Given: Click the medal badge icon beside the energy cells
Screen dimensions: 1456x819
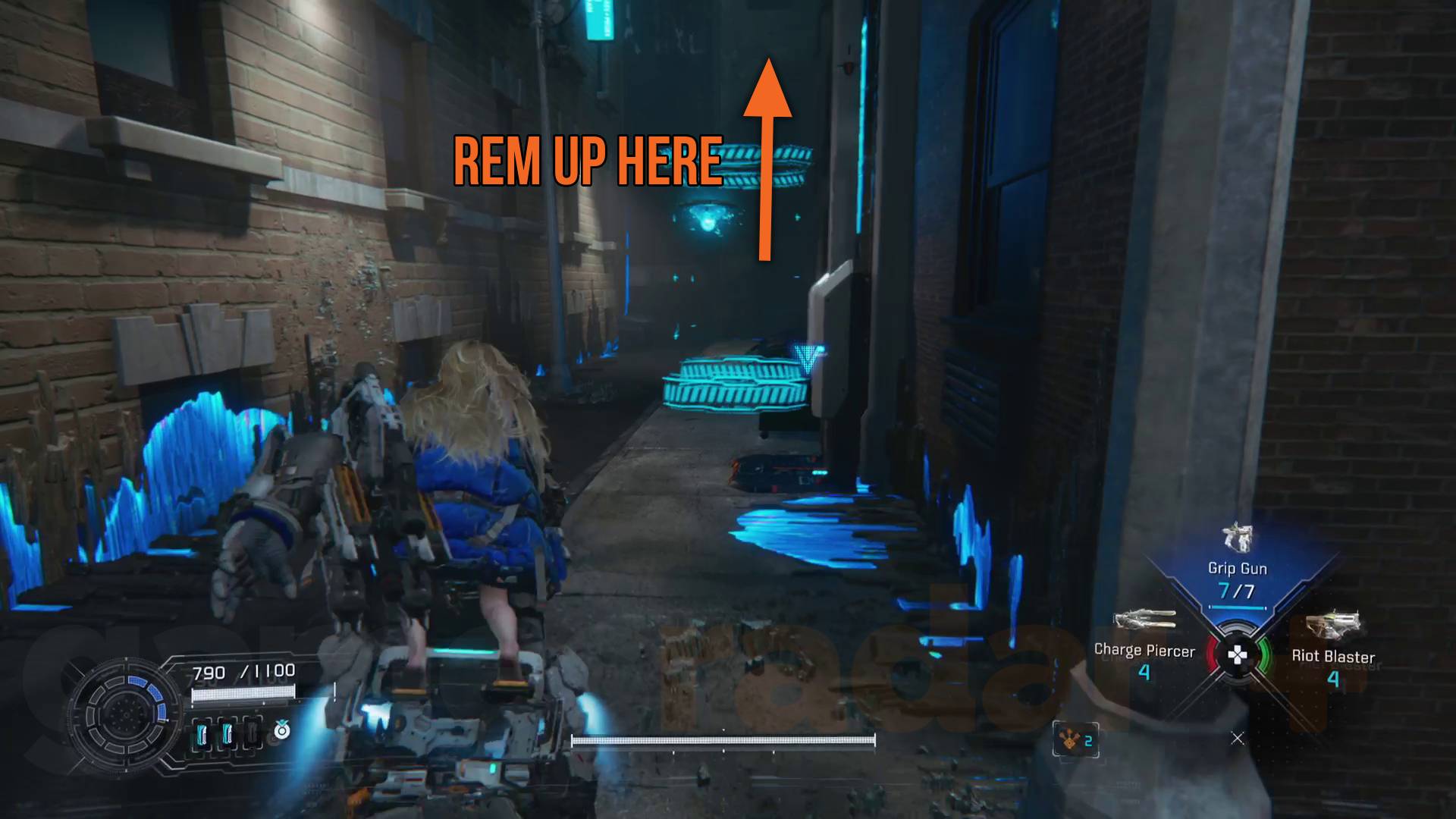Looking at the screenshot, I should [x=282, y=732].
